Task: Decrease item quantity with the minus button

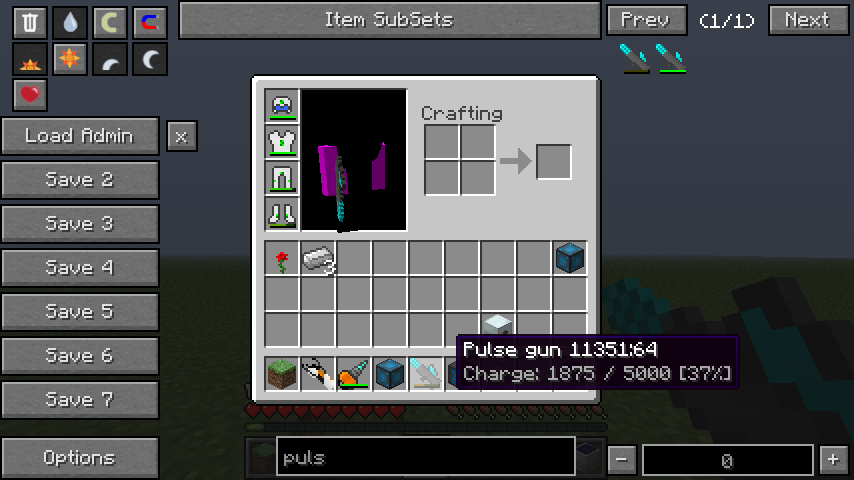Action: pos(622,460)
